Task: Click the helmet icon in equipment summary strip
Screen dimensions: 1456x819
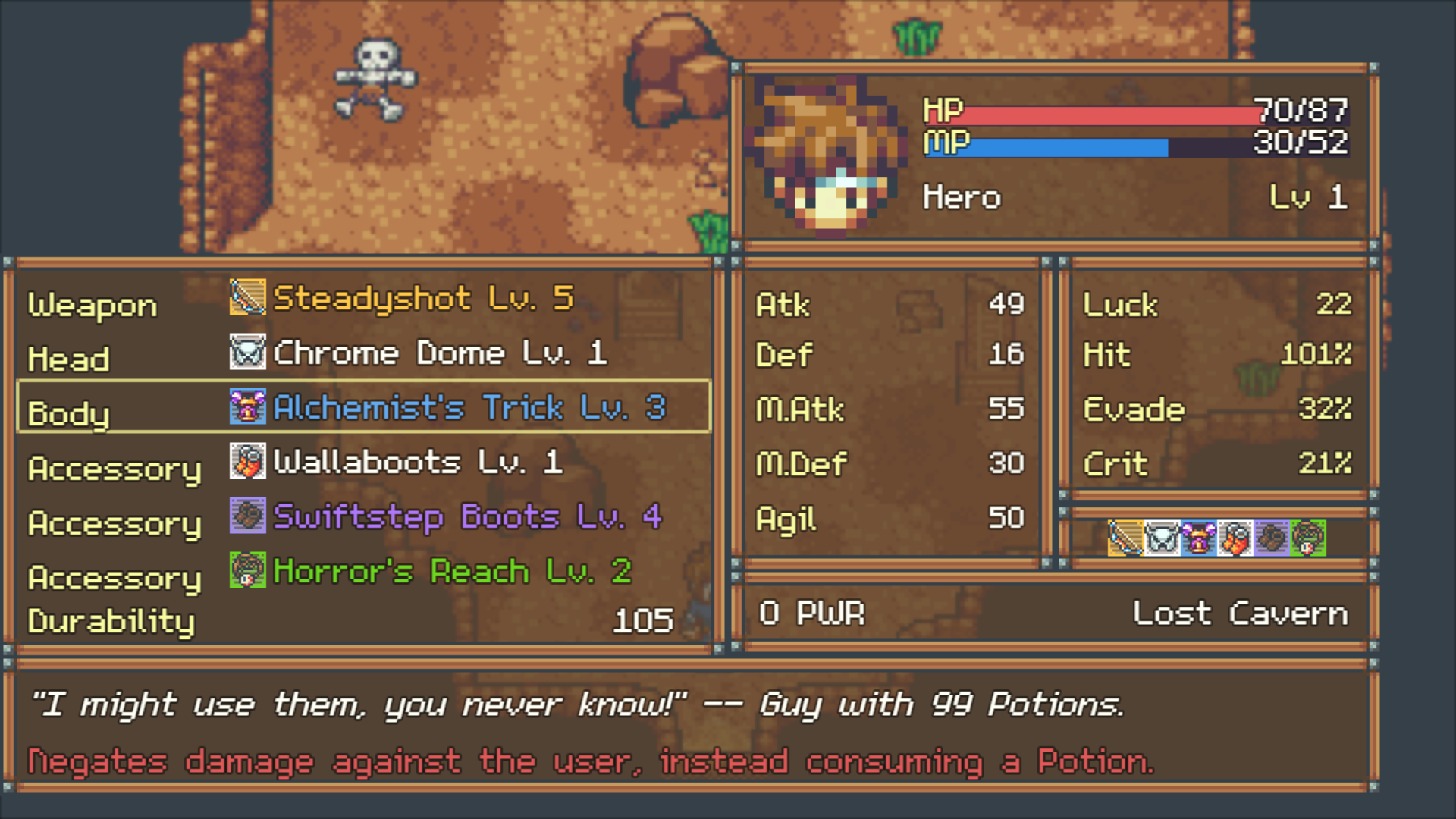Action: point(1162,538)
